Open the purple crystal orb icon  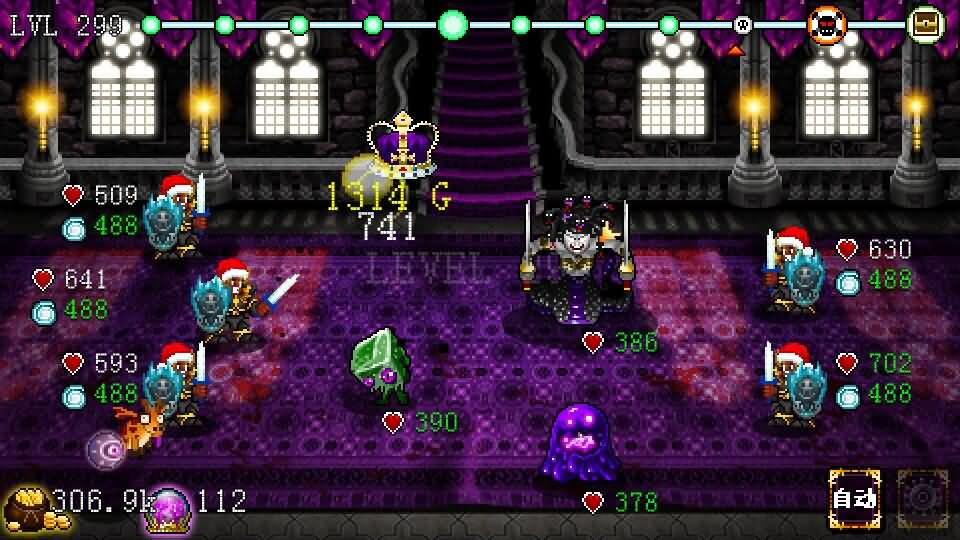tap(168, 507)
